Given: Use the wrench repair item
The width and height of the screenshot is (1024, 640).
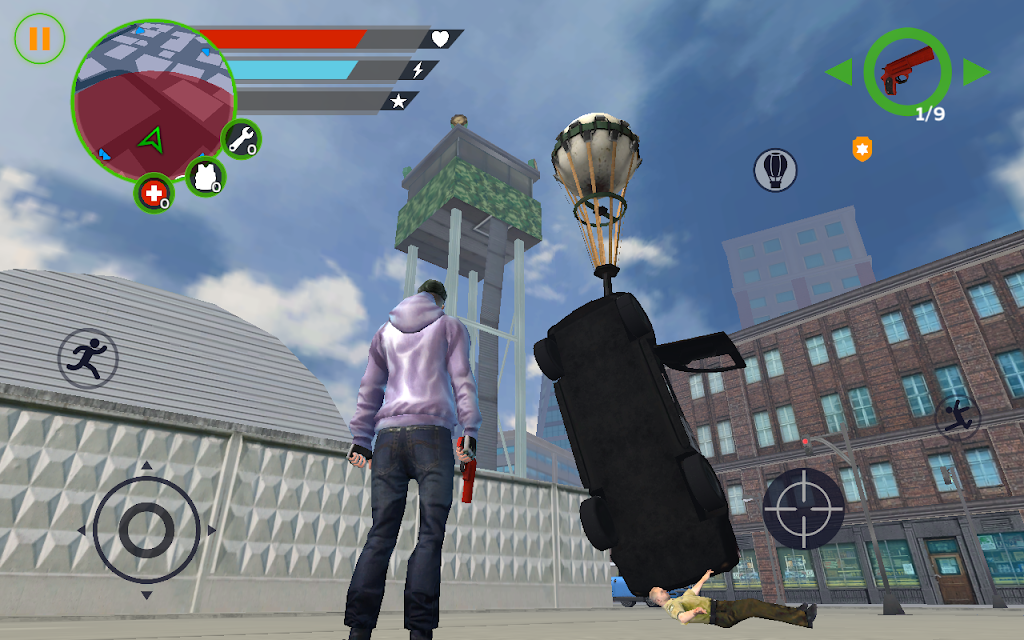Looking at the screenshot, I should coord(241,140).
